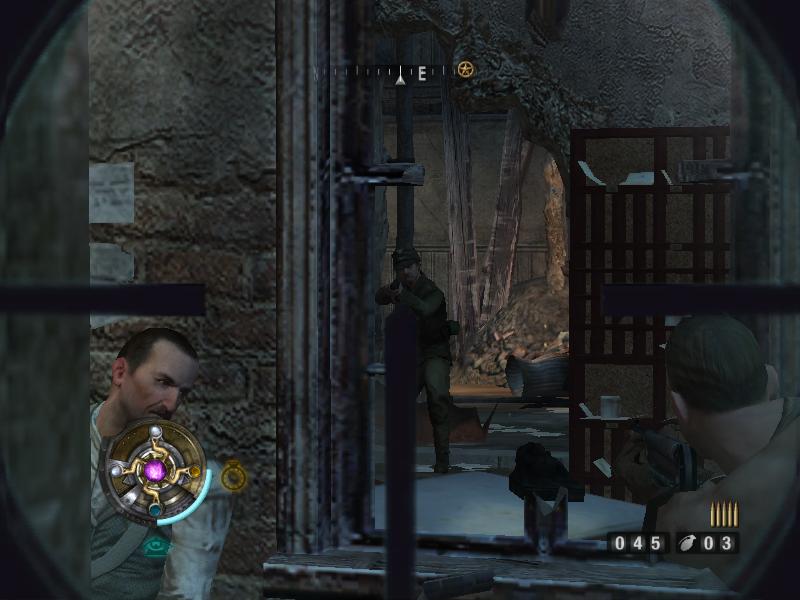Activate the teal eye icon under the medallion
800x600 pixels.
pos(155,547)
